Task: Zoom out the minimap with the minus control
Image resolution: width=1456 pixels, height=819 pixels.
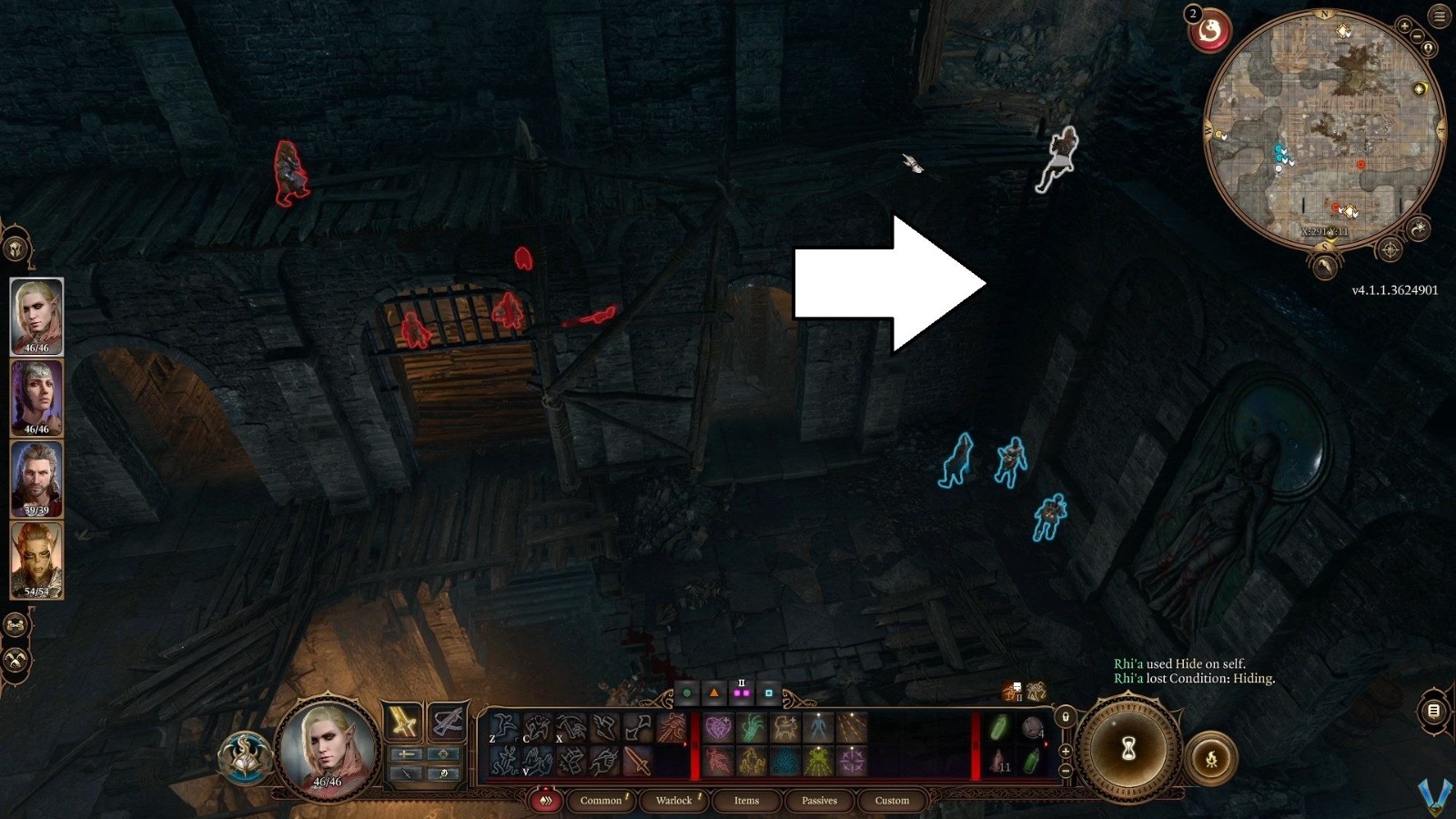Action: (1418, 36)
